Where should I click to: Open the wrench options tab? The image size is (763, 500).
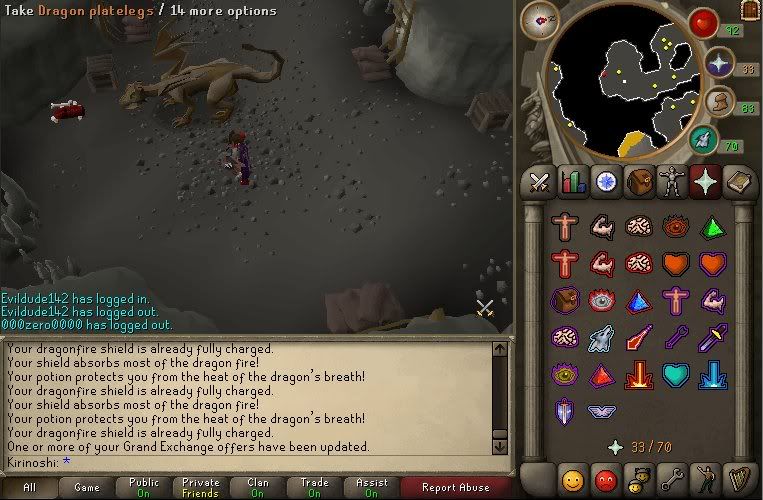[x=672, y=477]
